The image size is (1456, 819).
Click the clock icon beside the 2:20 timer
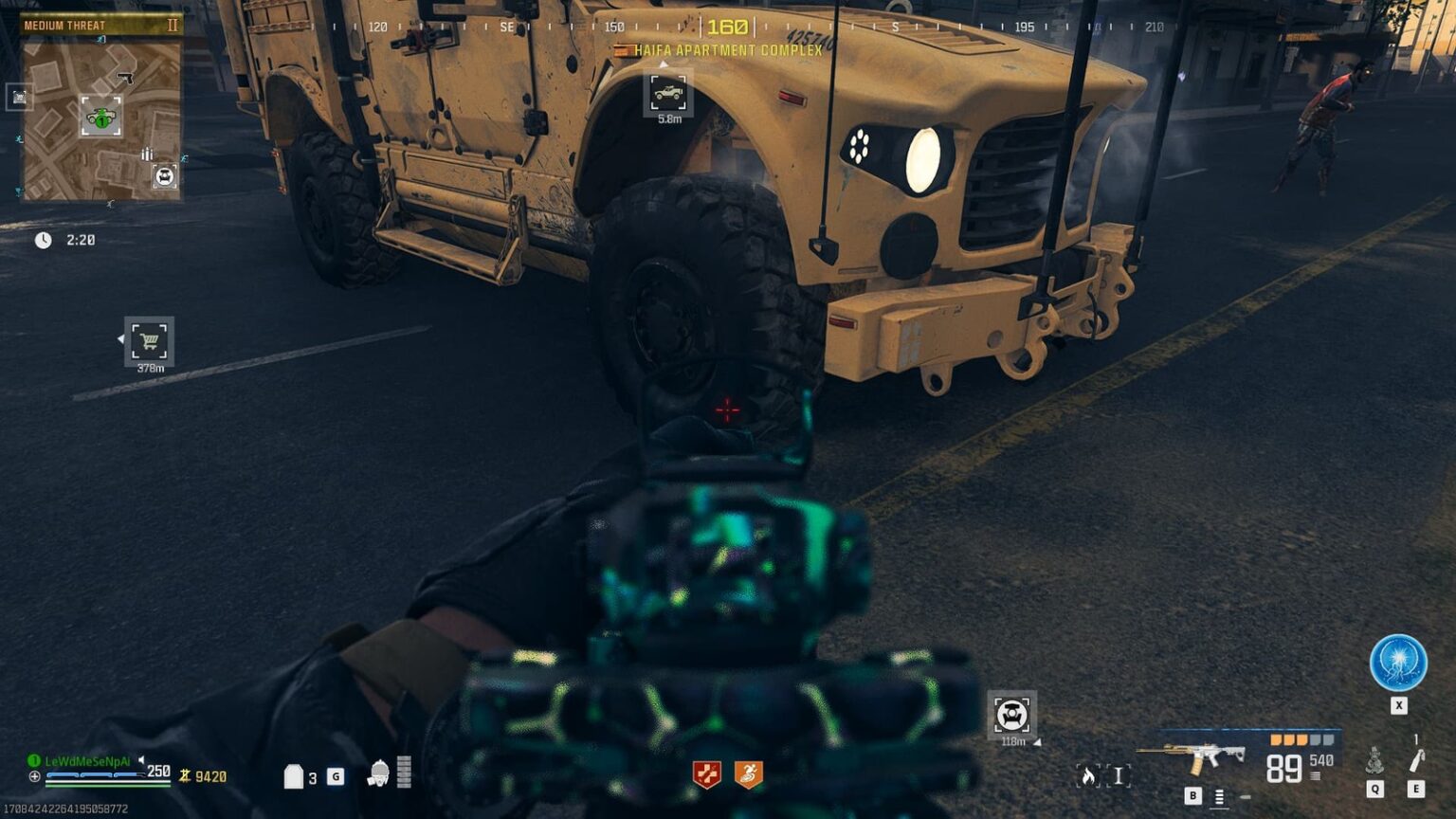point(42,241)
